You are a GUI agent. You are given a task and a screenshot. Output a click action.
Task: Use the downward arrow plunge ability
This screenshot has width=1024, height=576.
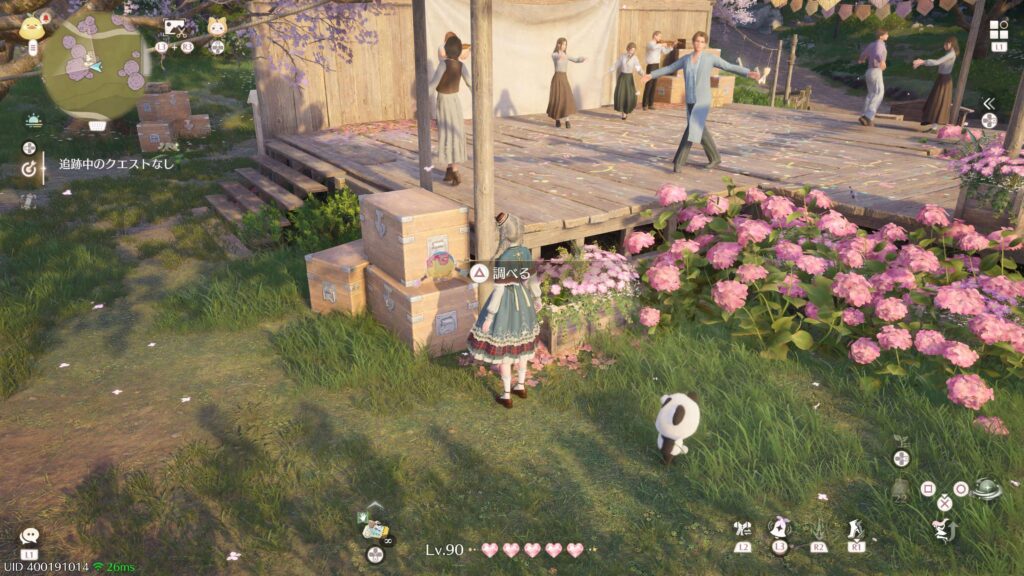[818, 529]
